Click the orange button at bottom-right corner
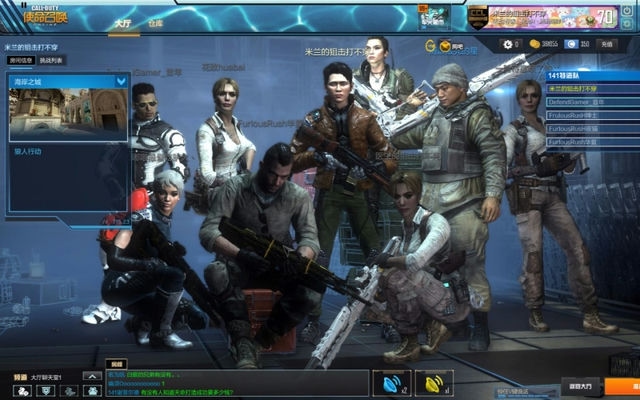 click(630, 385)
